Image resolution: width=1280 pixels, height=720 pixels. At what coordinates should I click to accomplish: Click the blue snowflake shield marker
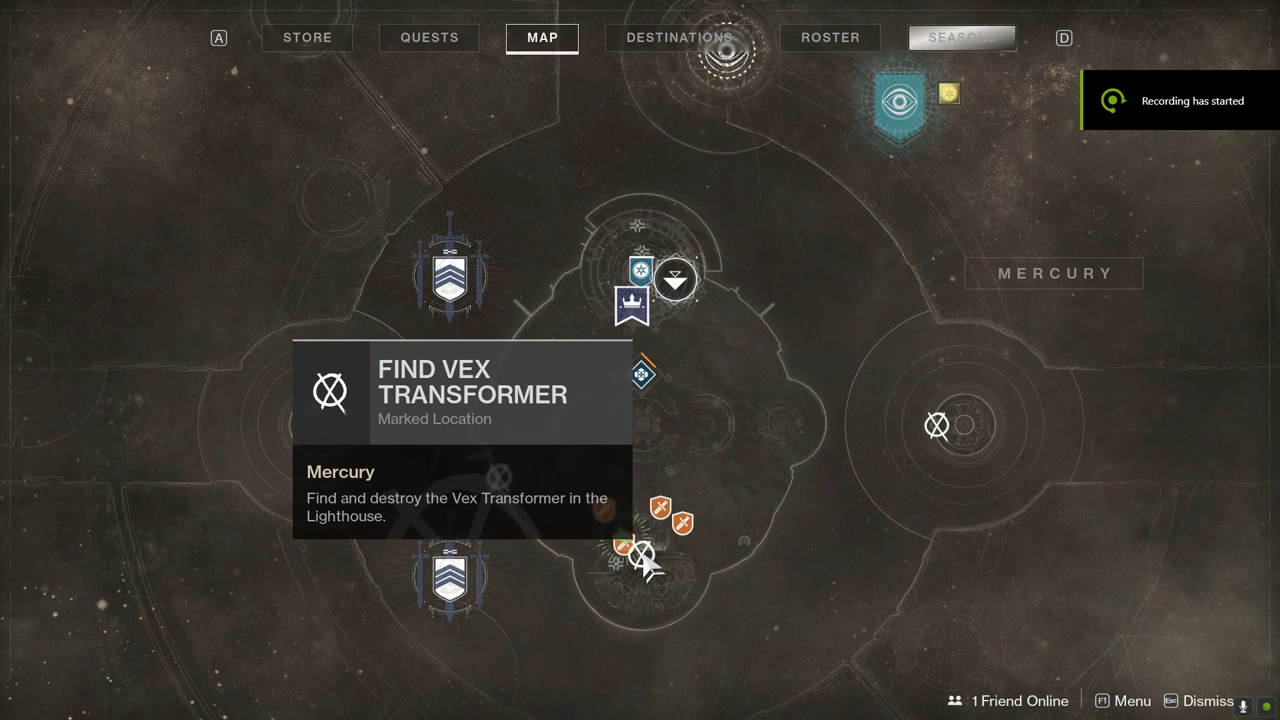641,270
